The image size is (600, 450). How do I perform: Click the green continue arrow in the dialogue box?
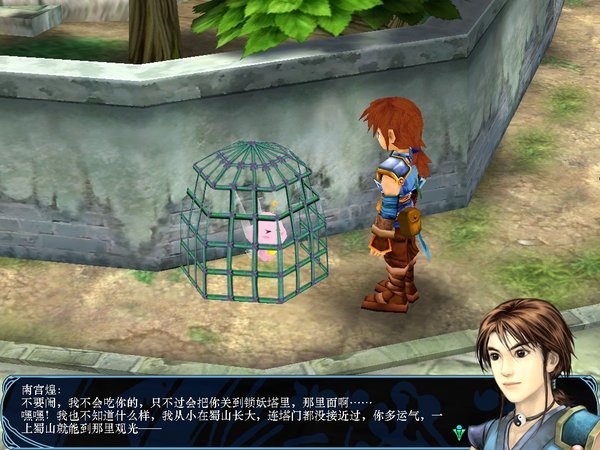click(459, 433)
